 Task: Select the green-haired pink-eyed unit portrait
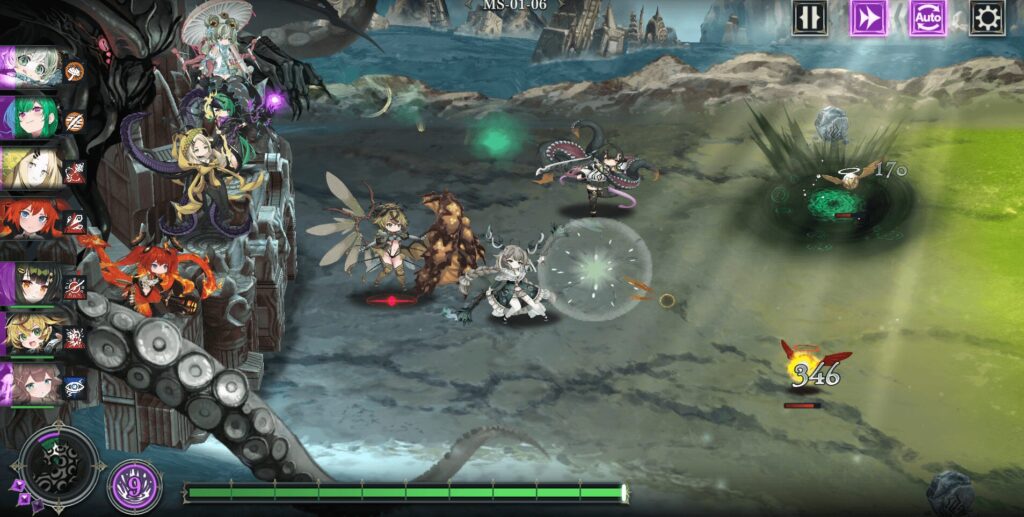click(30, 120)
